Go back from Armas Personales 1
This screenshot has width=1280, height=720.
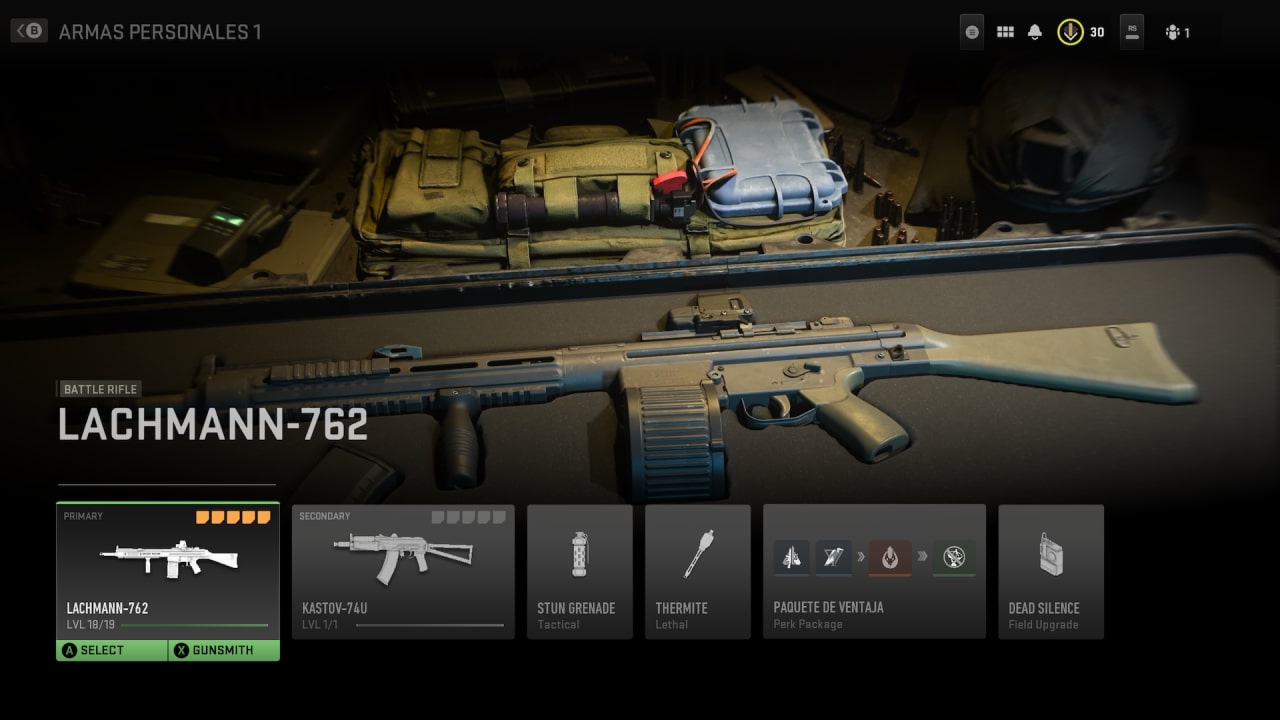28,31
